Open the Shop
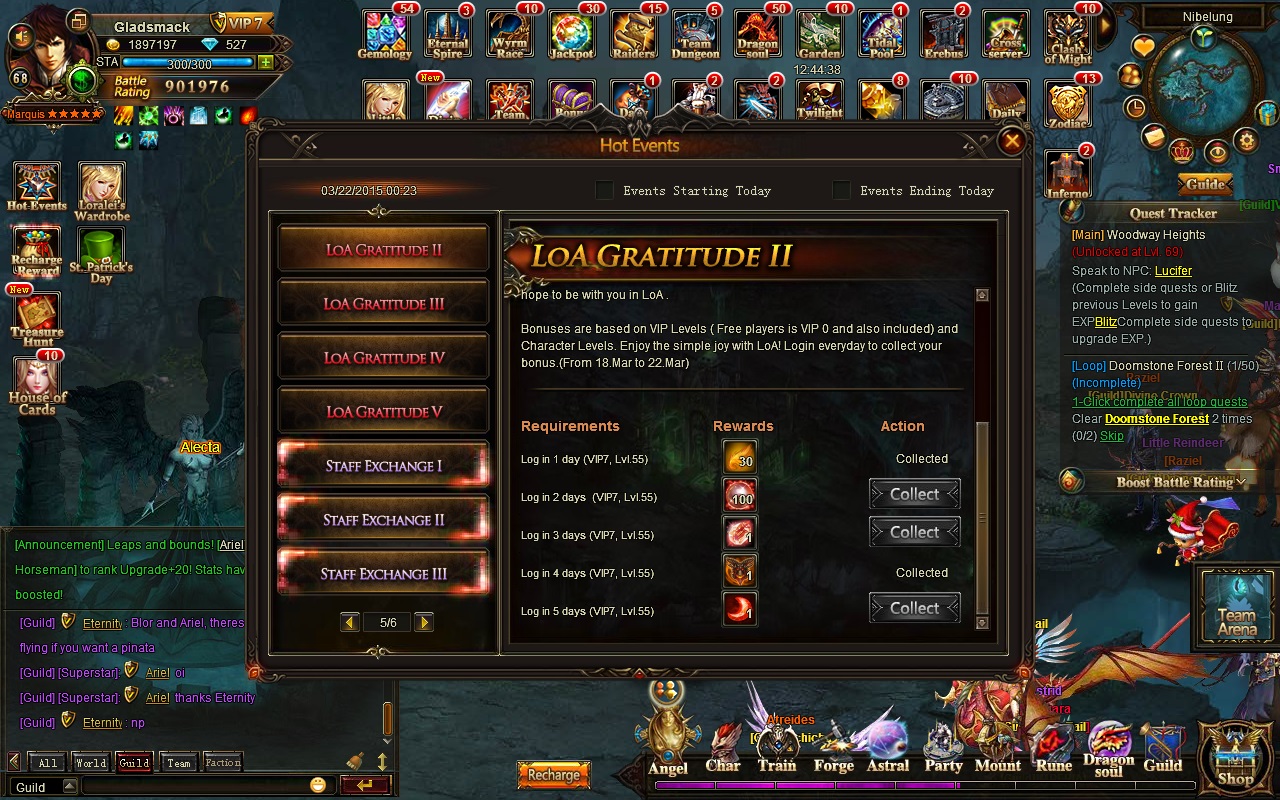The height and width of the screenshot is (800, 1280). [x=1236, y=758]
